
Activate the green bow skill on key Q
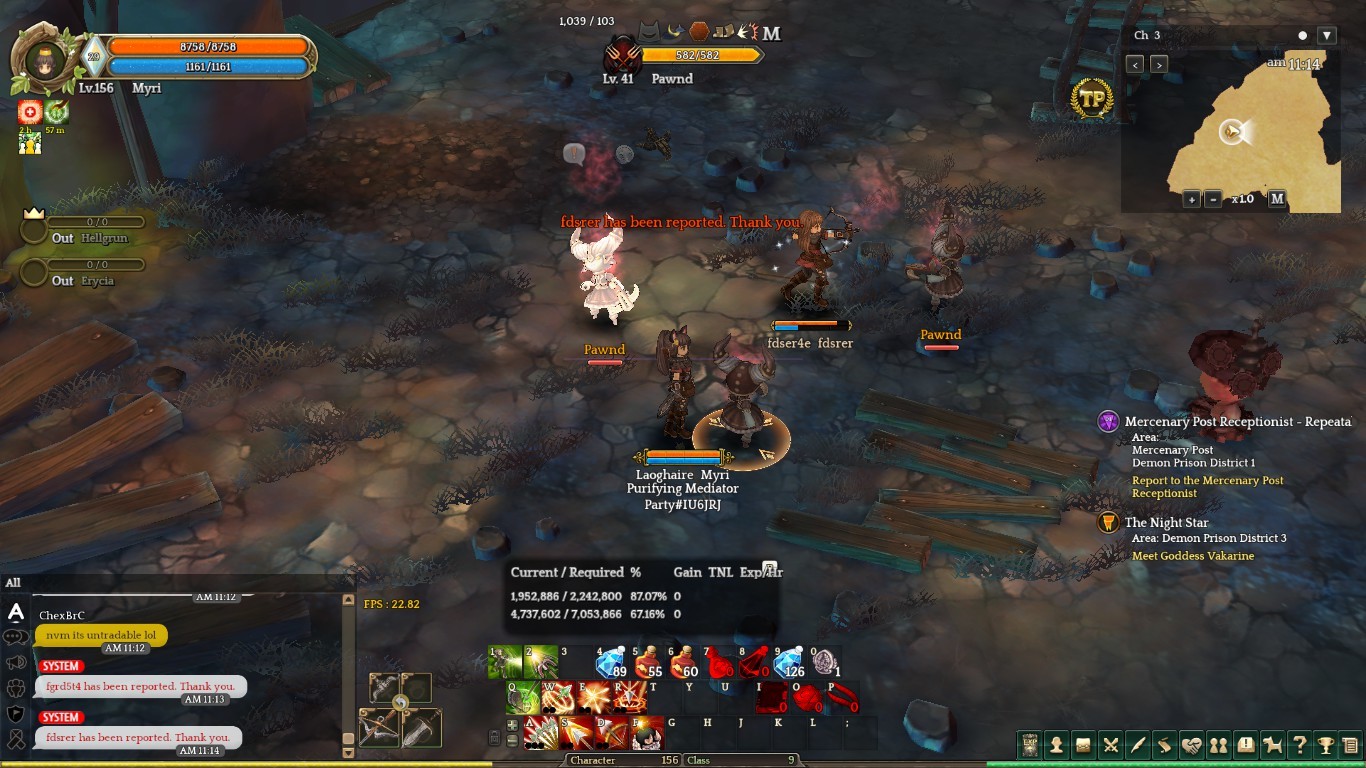(x=522, y=698)
